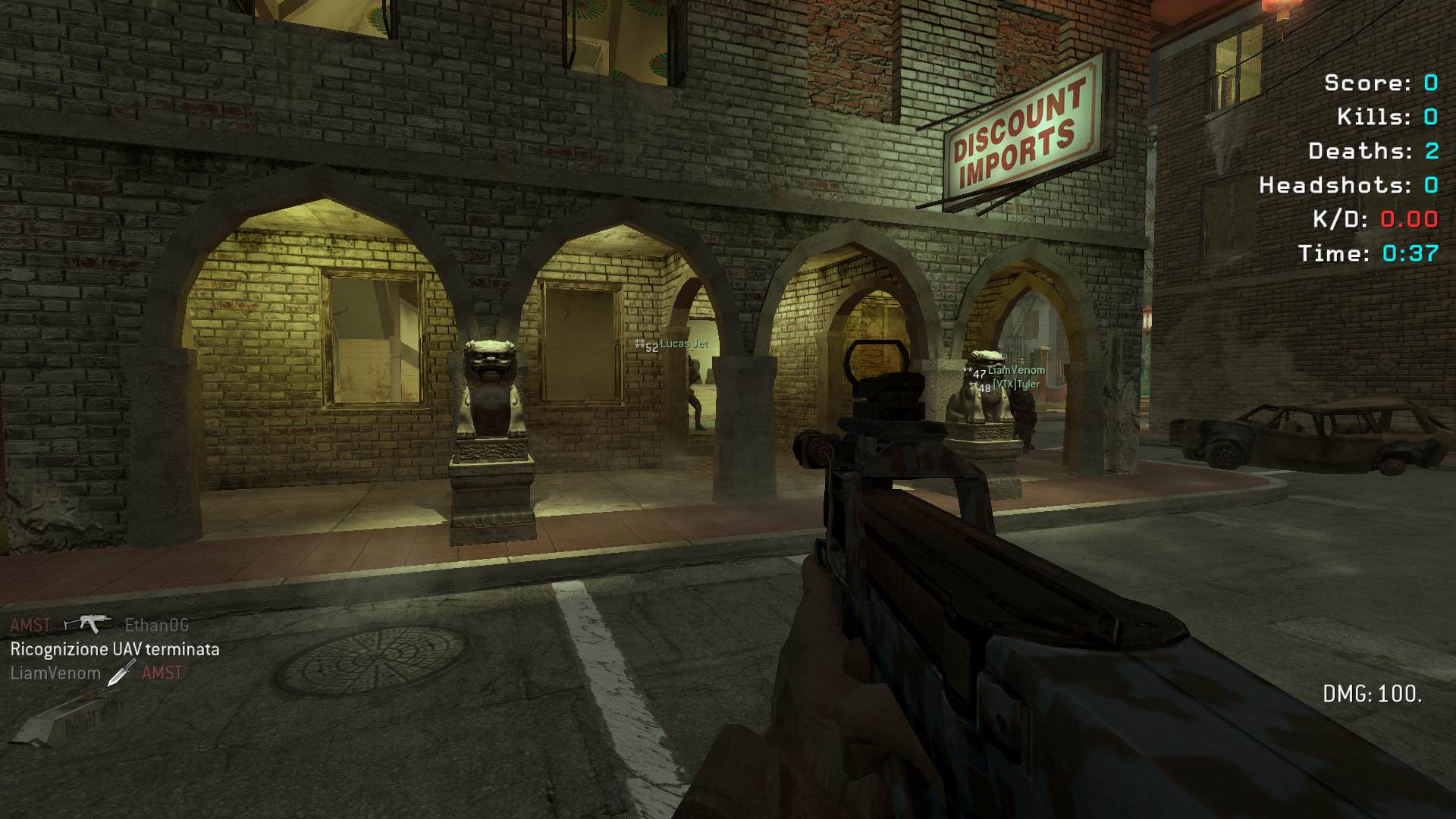This screenshot has width=1456, height=819.
Task: Click the AMST killed EthanOG killfeed entry
Action: click(99, 625)
